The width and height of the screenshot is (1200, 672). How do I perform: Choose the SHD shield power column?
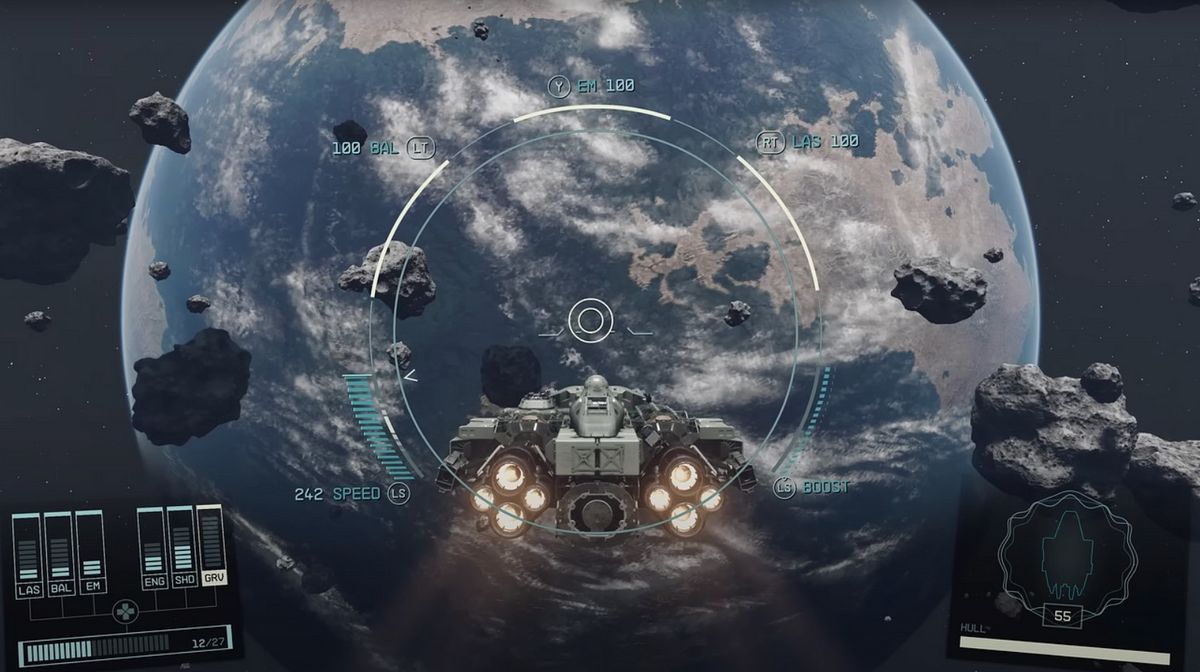point(182,548)
